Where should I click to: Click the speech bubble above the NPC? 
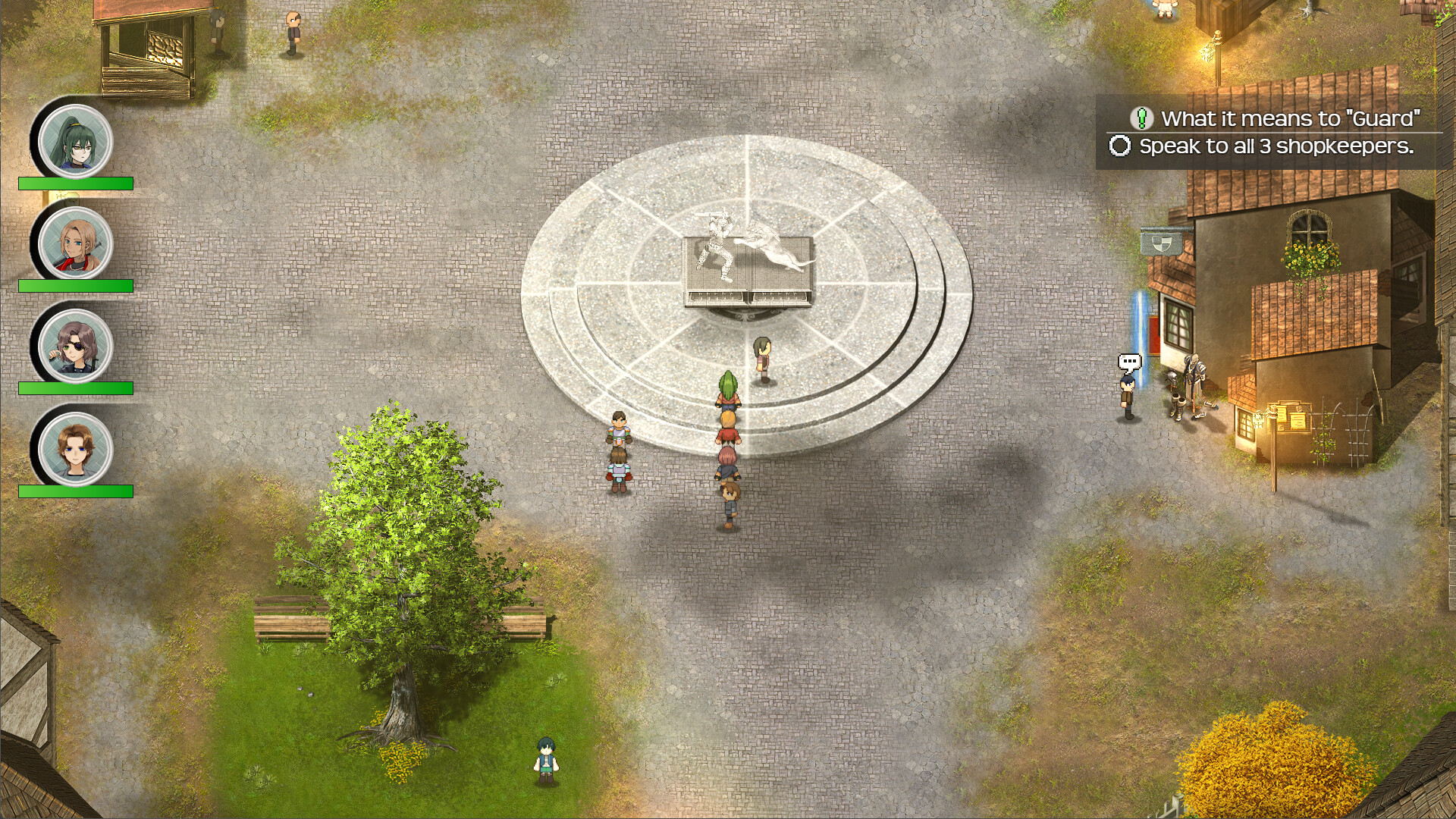pos(1129,362)
